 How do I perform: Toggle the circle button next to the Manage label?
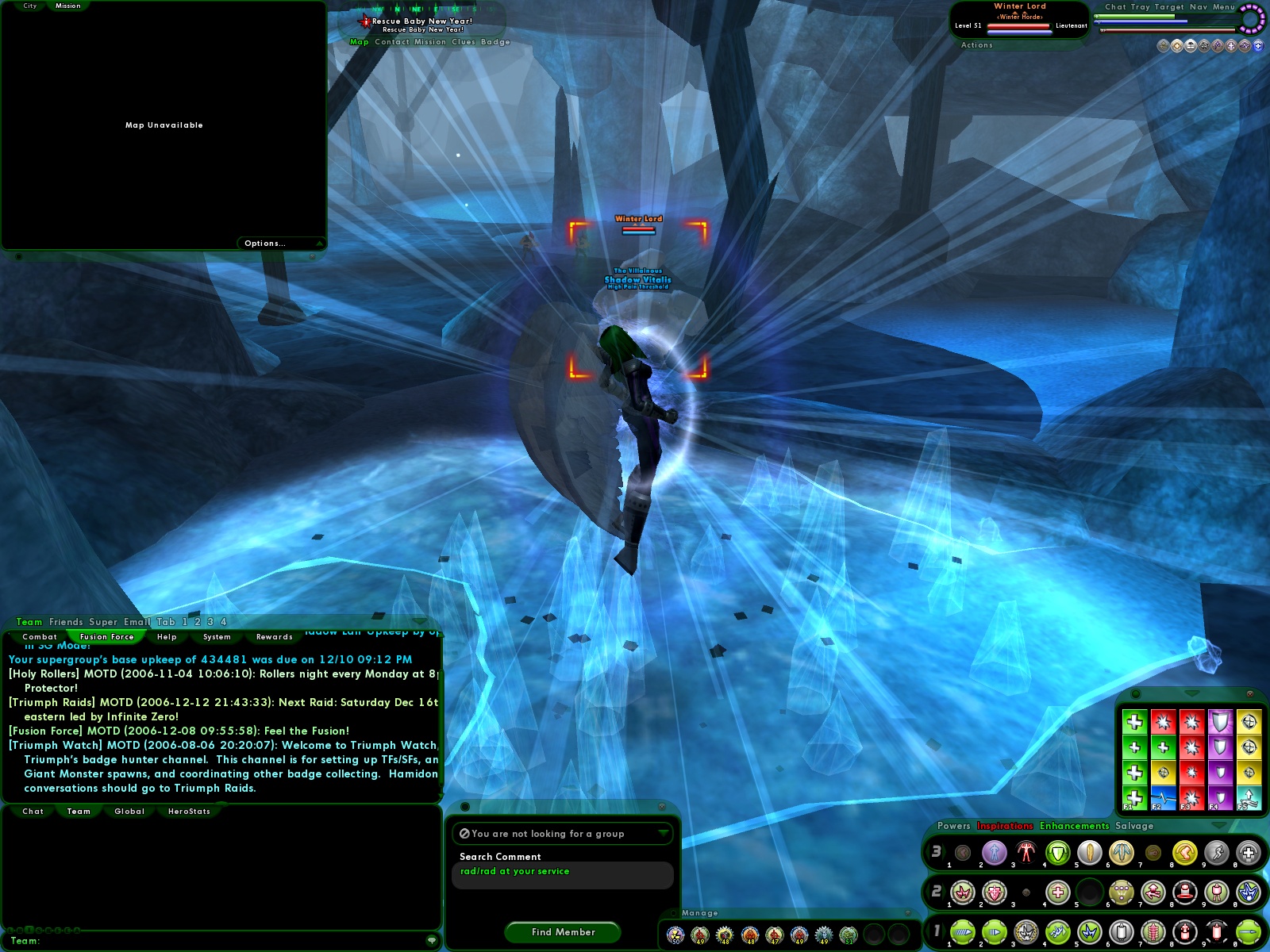point(673,912)
